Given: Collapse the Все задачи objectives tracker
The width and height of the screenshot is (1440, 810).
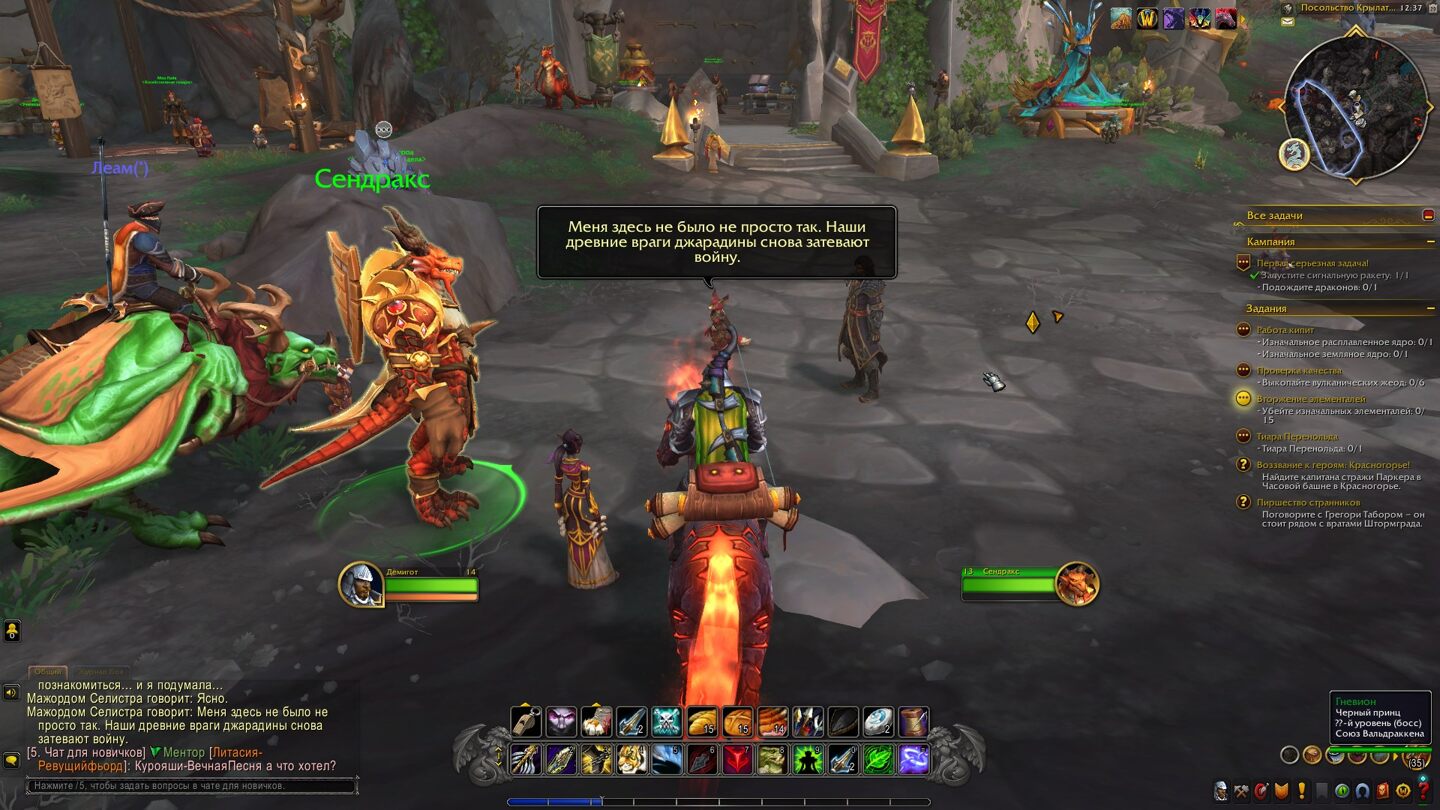Looking at the screenshot, I should (1427, 215).
